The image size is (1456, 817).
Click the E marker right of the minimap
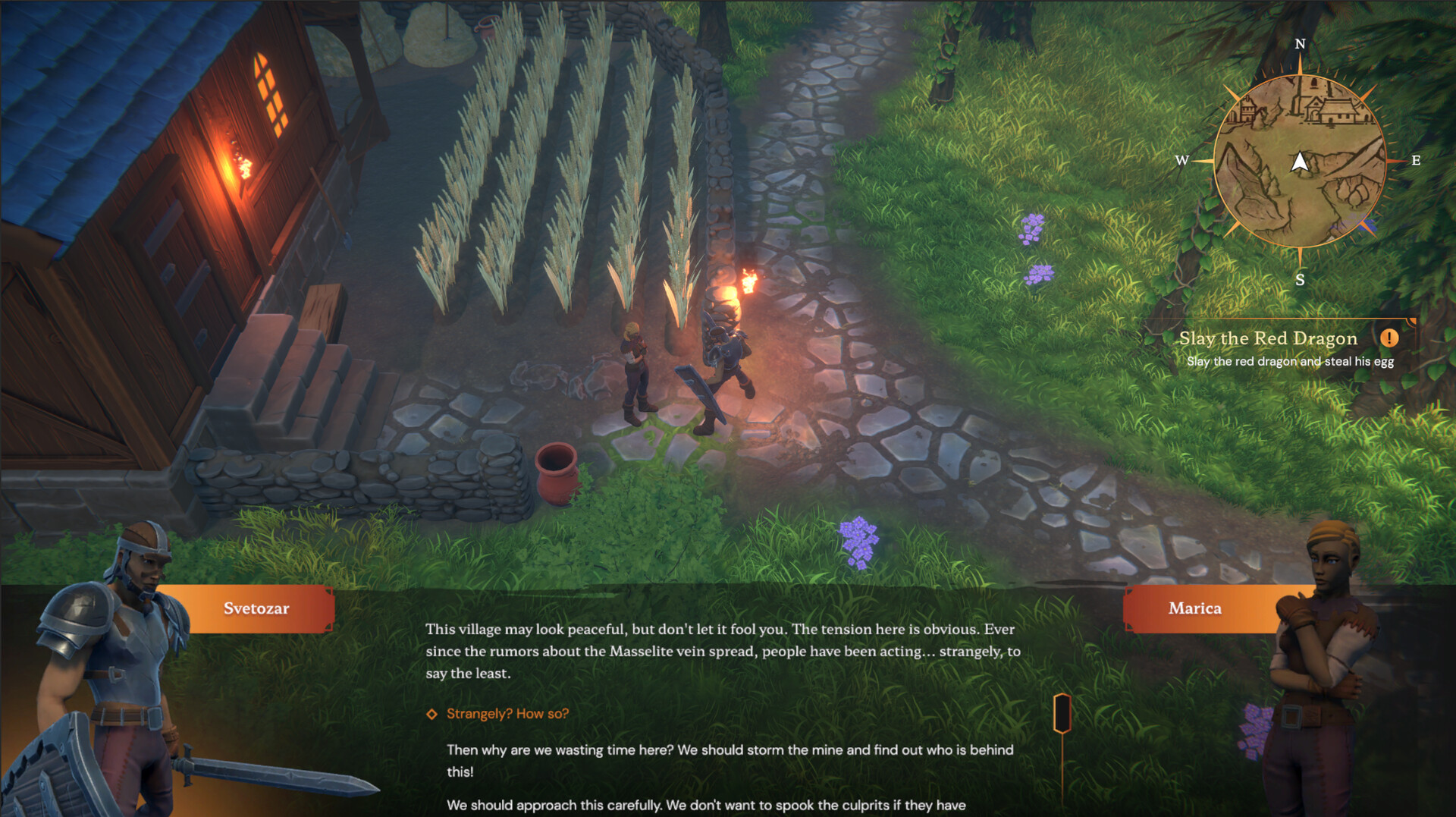[1417, 160]
